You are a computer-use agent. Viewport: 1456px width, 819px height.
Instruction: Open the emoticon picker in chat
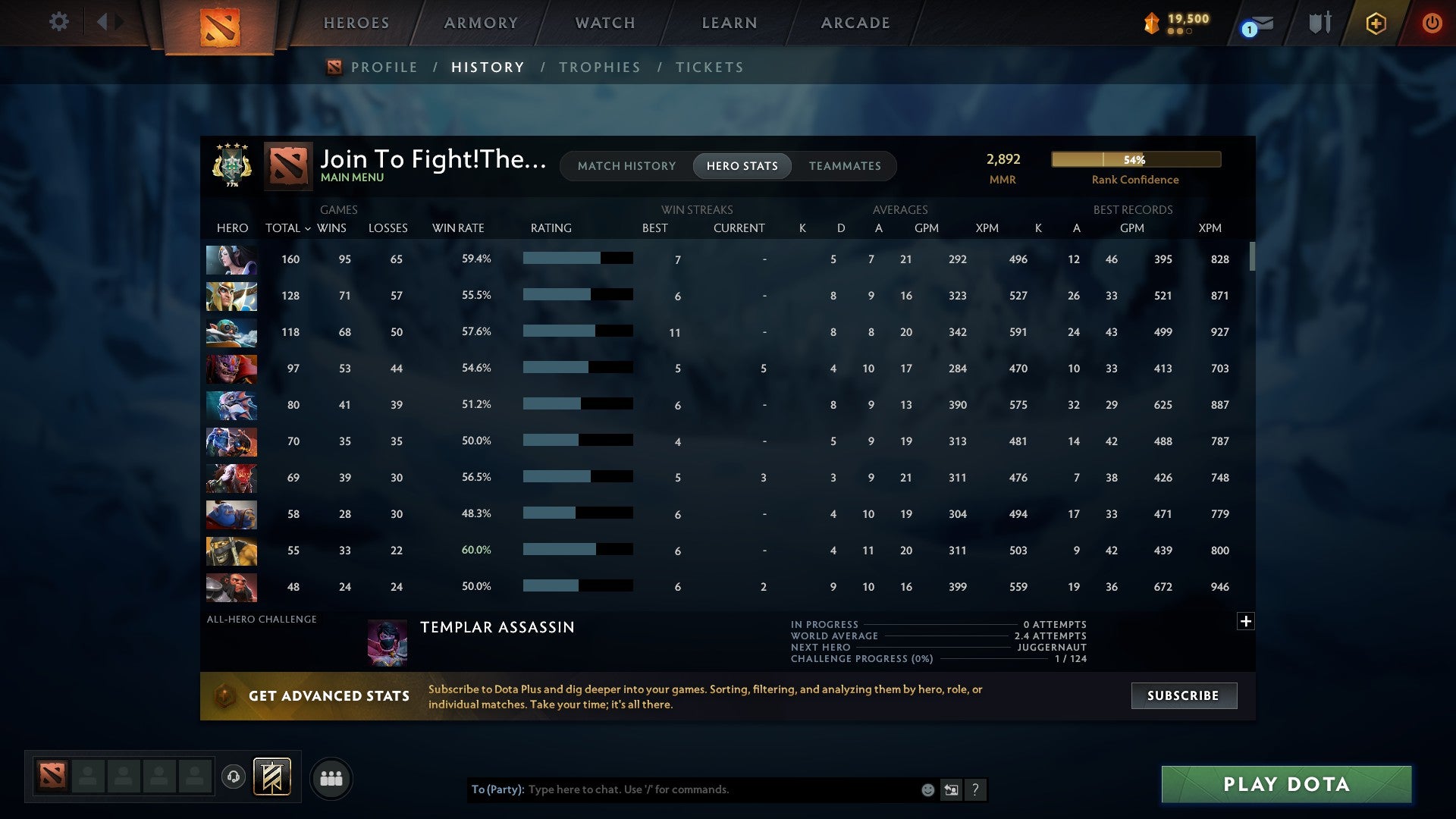click(927, 789)
